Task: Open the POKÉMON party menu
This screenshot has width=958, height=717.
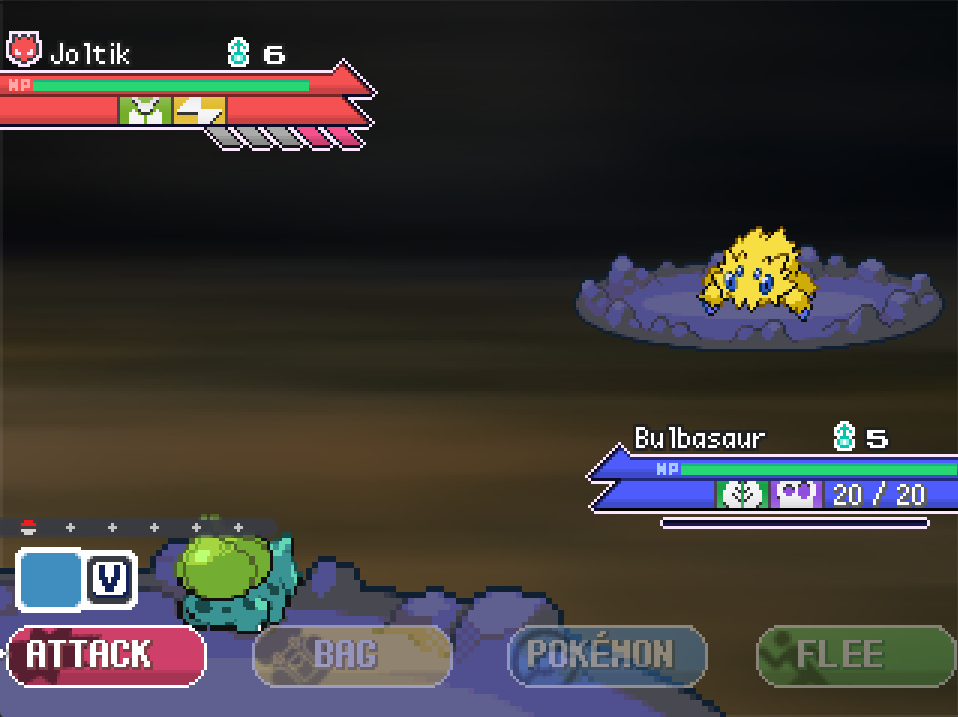Action: [606, 655]
